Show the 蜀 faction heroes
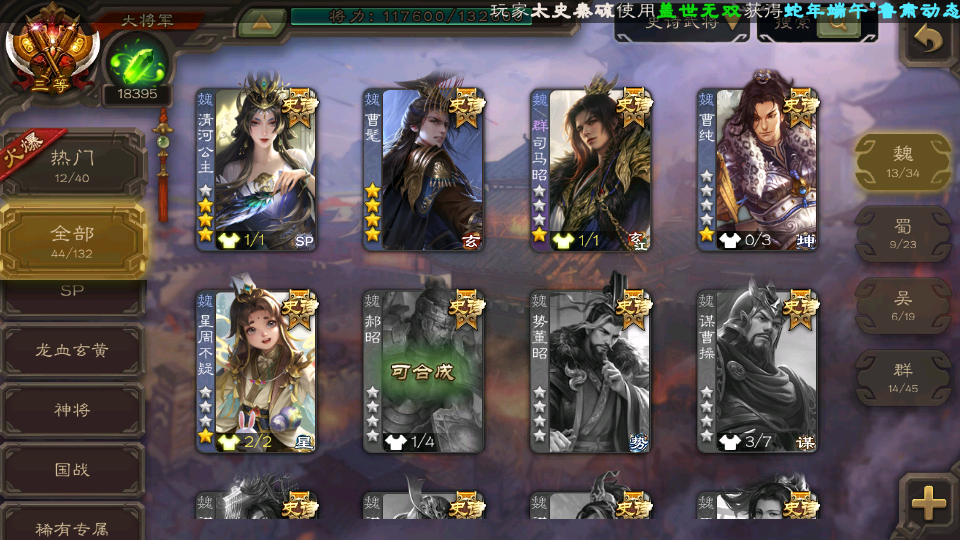Viewport: 960px width, 540px height. tap(903, 233)
